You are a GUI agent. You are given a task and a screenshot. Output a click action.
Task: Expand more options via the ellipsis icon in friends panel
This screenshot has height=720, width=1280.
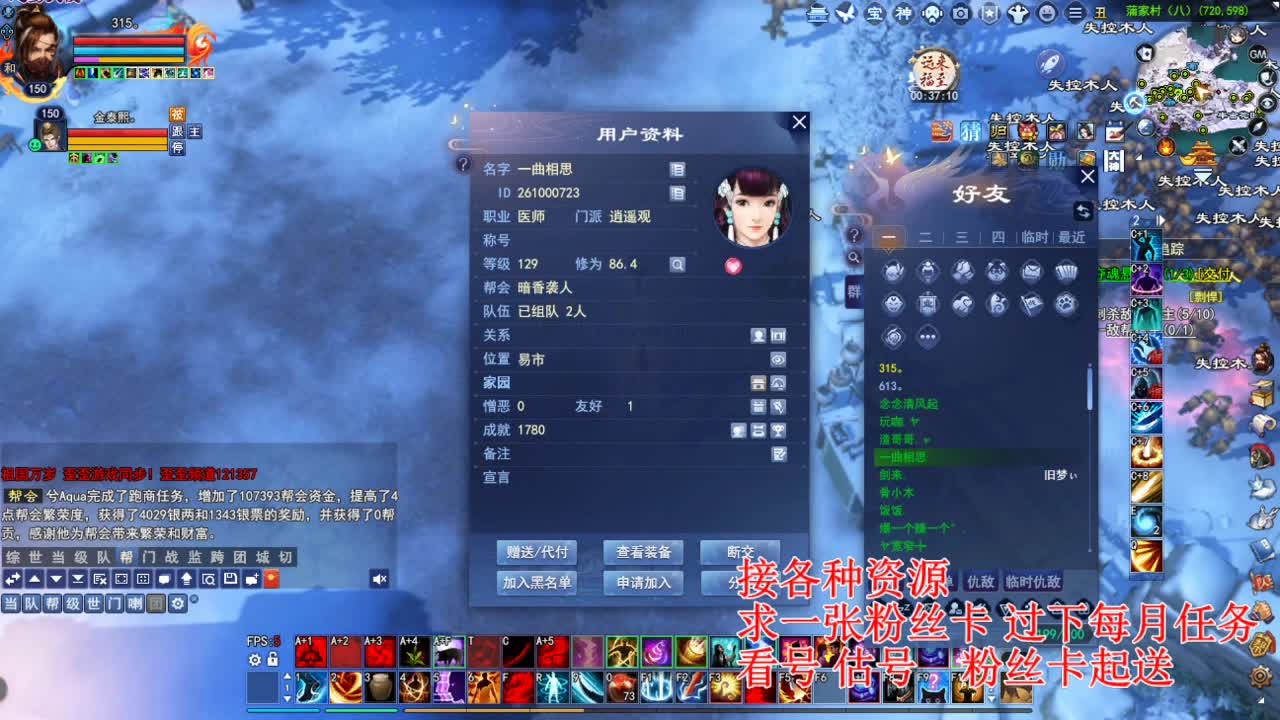click(x=927, y=336)
